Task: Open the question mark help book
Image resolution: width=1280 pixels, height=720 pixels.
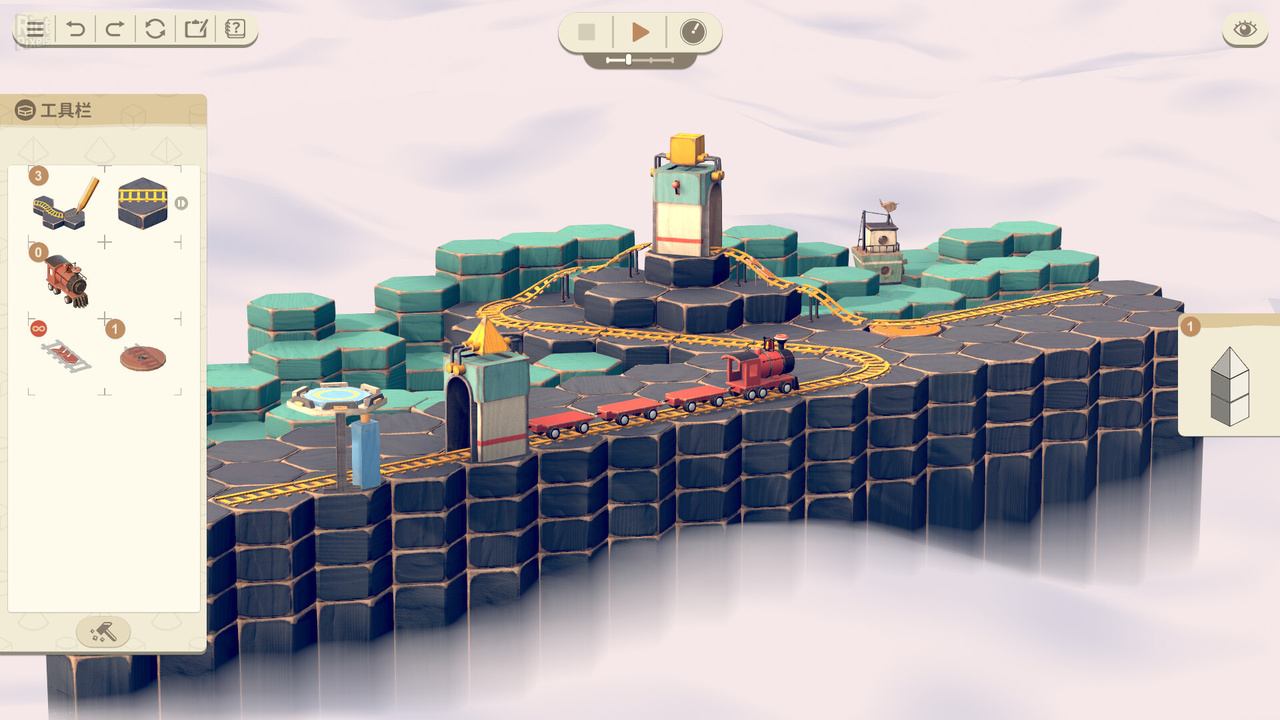Action: [235, 29]
